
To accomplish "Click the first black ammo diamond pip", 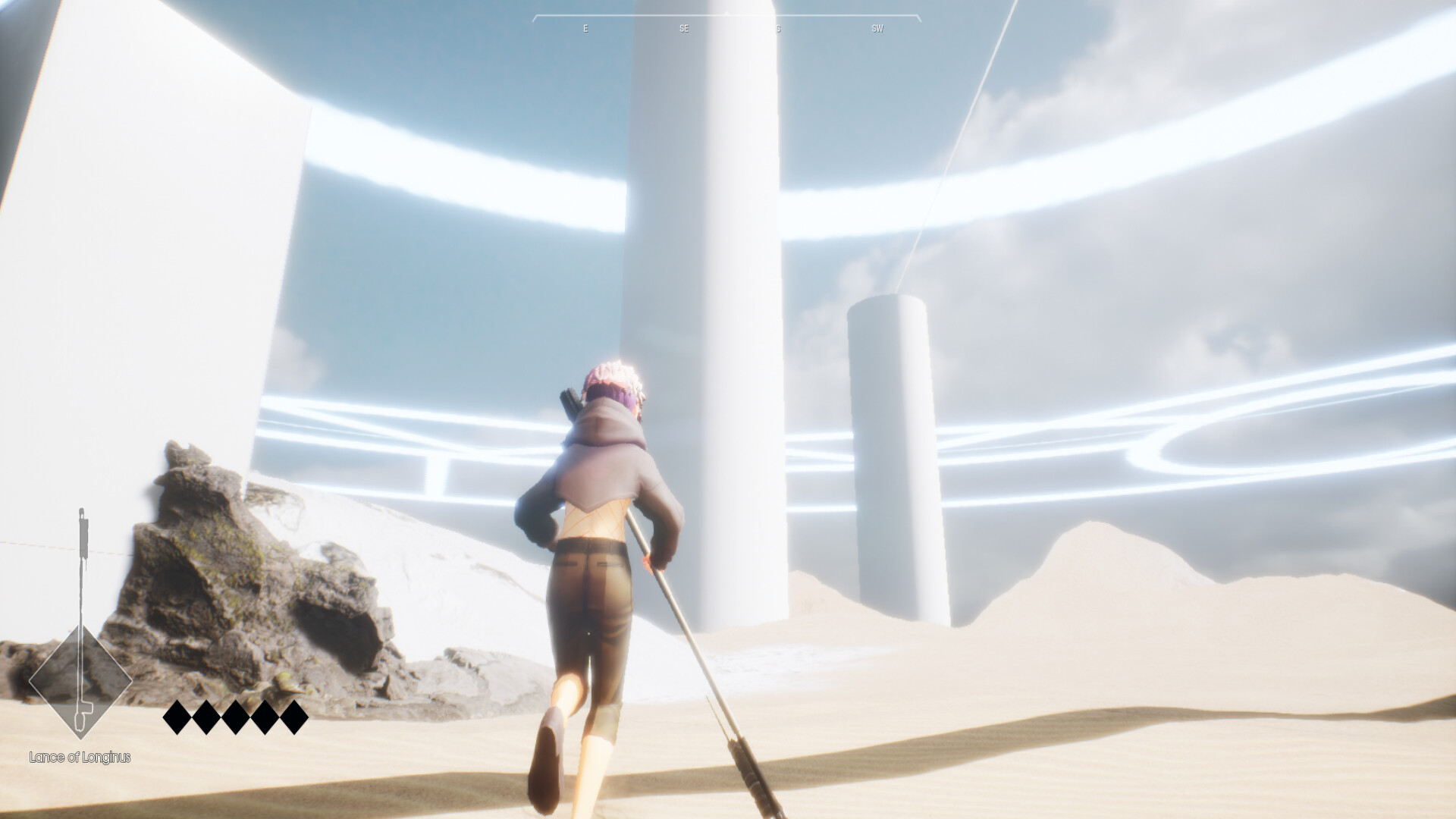I will [x=175, y=717].
